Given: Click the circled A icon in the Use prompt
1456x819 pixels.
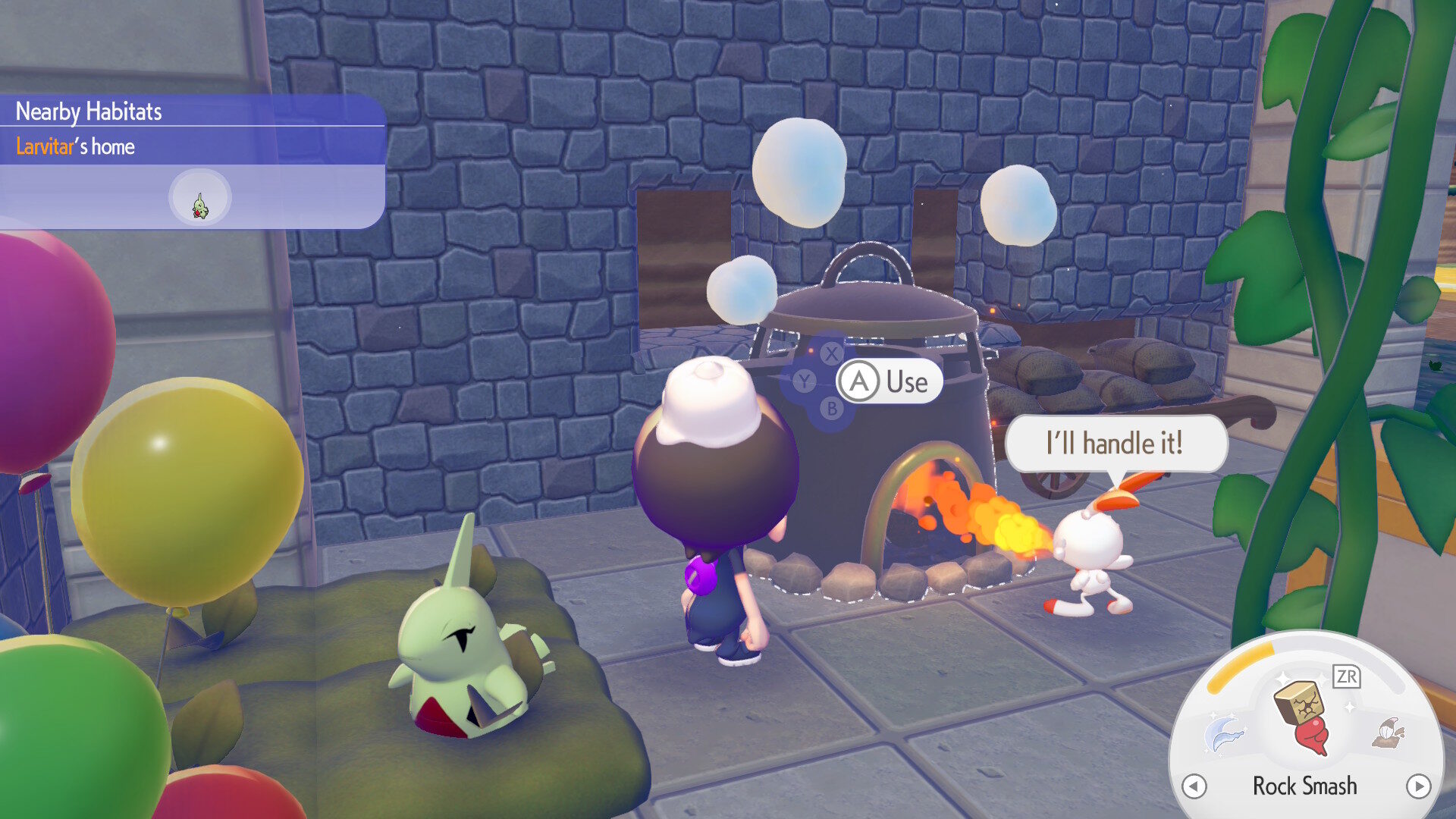Looking at the screenshot, I should (x=858, y=381).
